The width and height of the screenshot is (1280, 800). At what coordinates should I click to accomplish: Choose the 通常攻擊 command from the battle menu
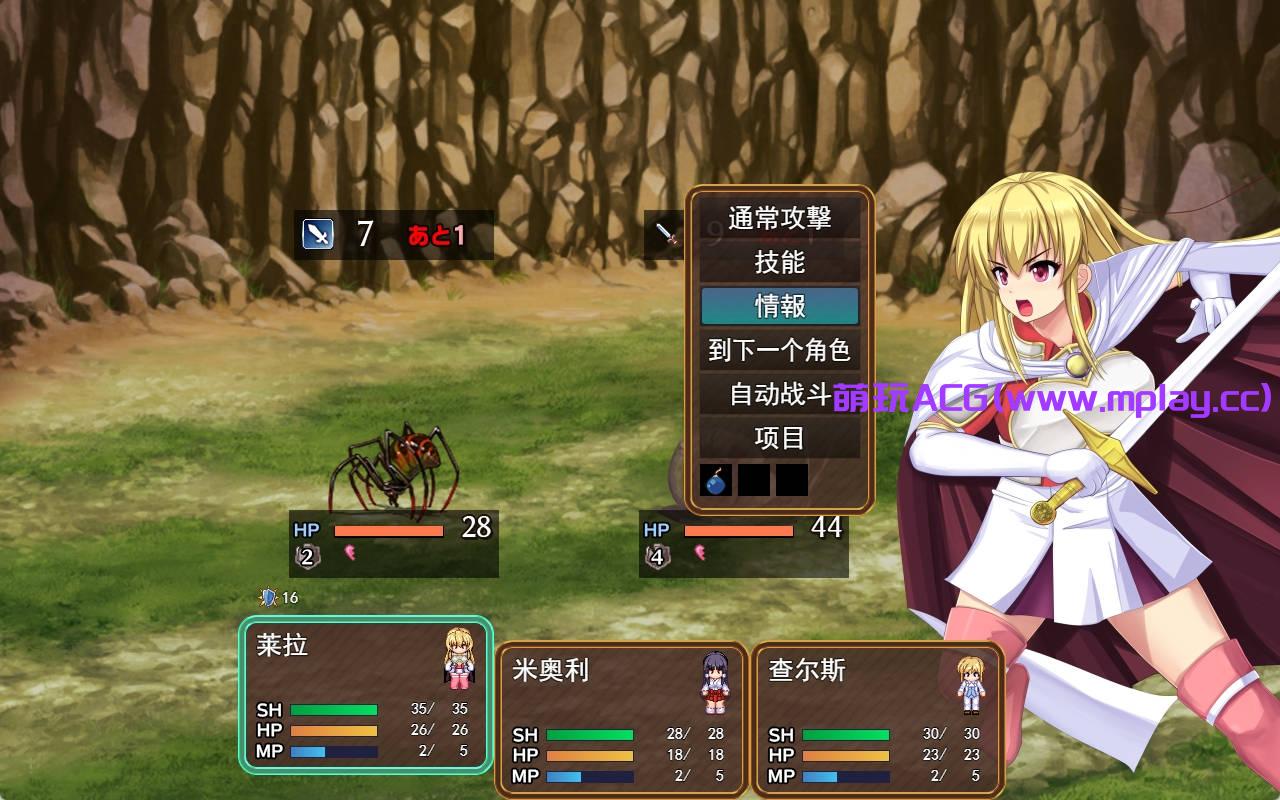[x=780, y=218]
